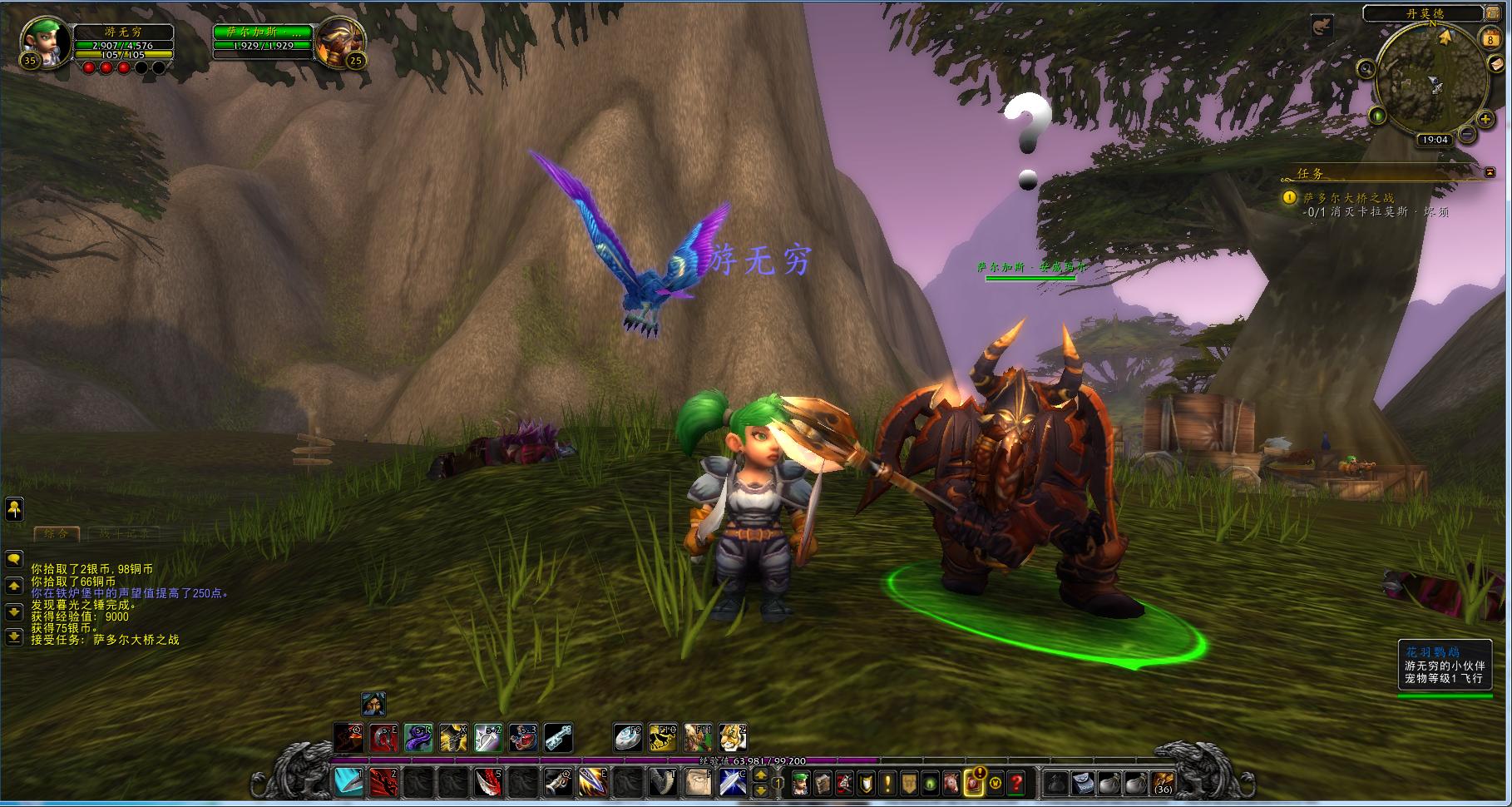Open the calendar button showing 8

pos(1489,38)
